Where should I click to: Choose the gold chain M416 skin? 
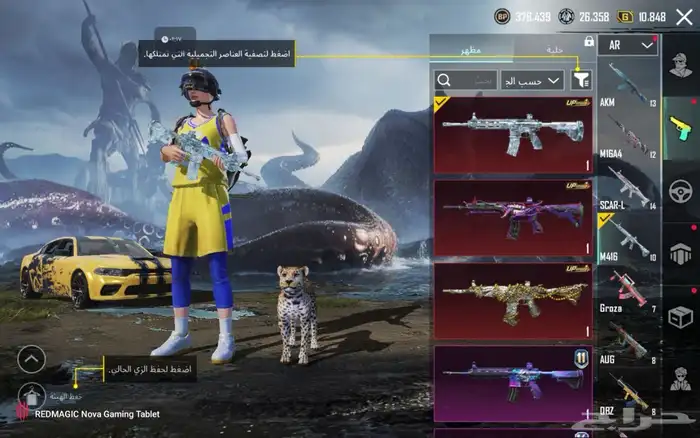point(513,301)
